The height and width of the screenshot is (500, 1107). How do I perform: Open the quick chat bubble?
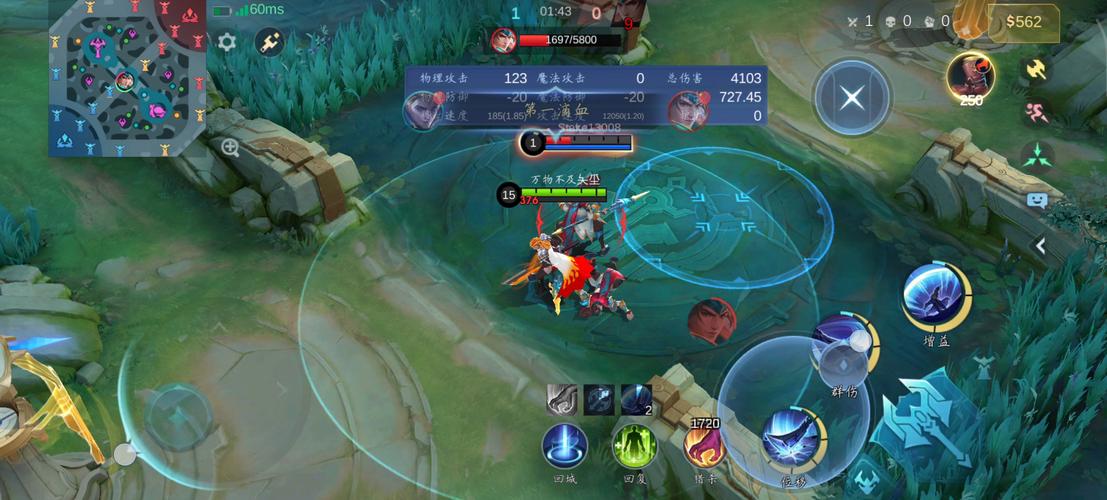1036,199
